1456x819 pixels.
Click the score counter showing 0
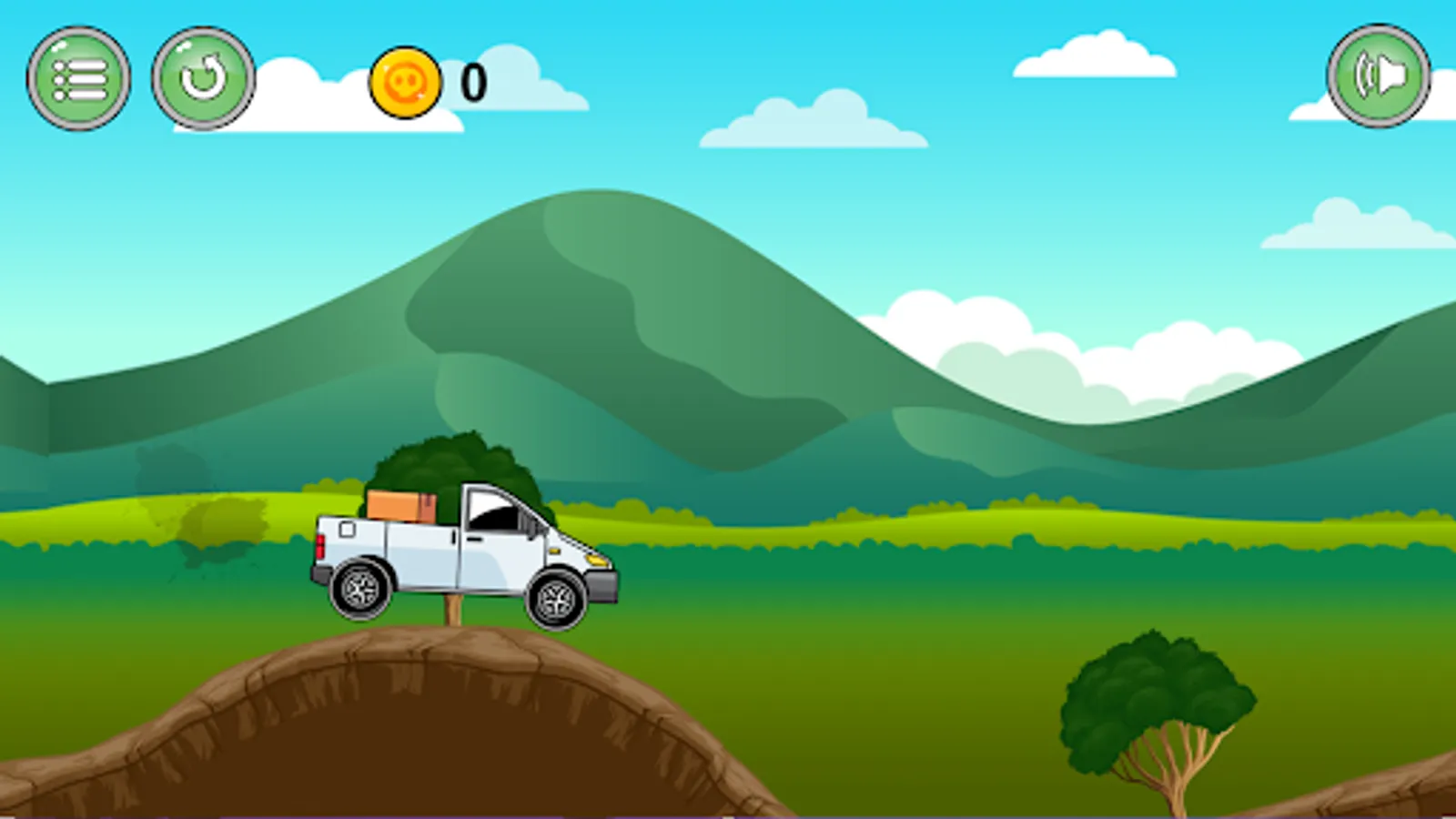(x=471, y=82)
